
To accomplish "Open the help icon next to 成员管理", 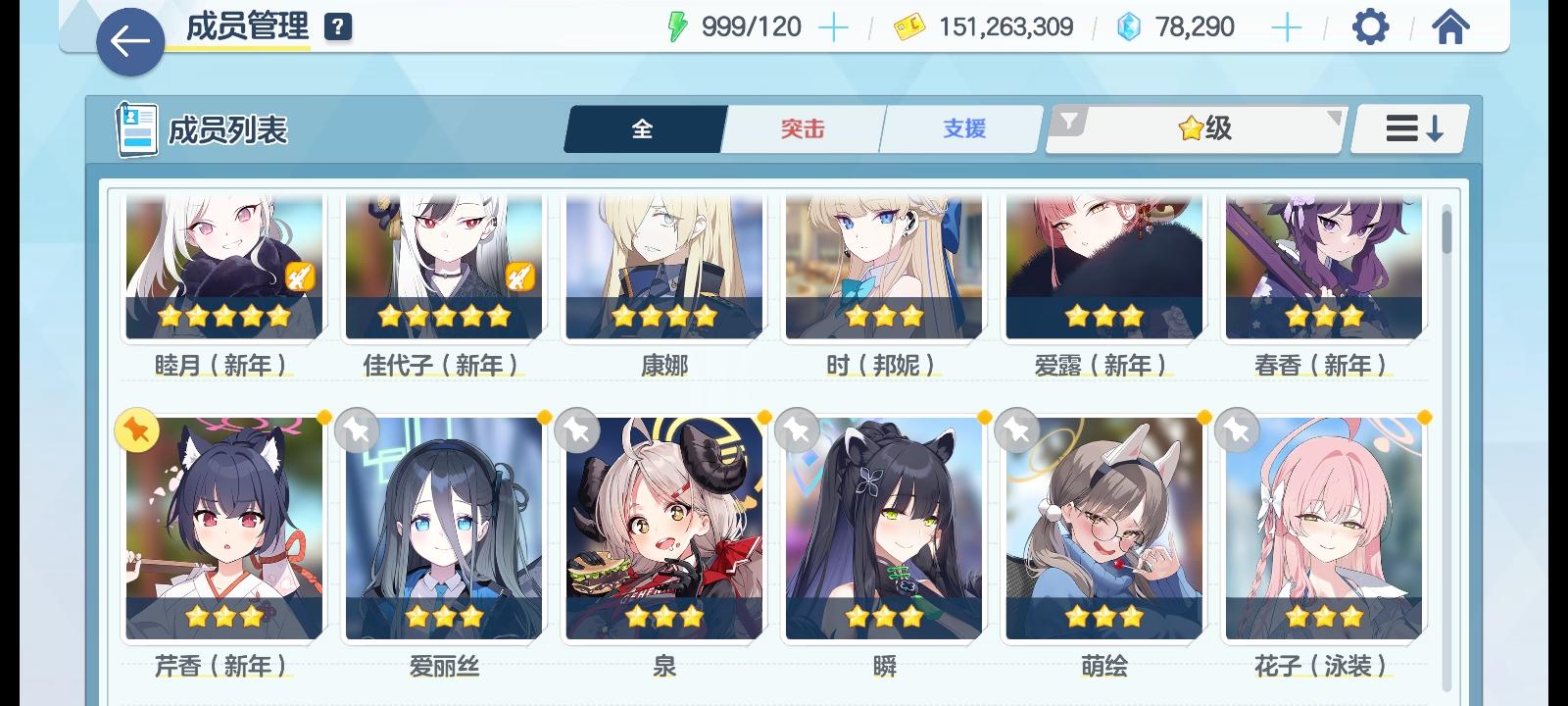I will pyautogui.click(x=336, y=26).
